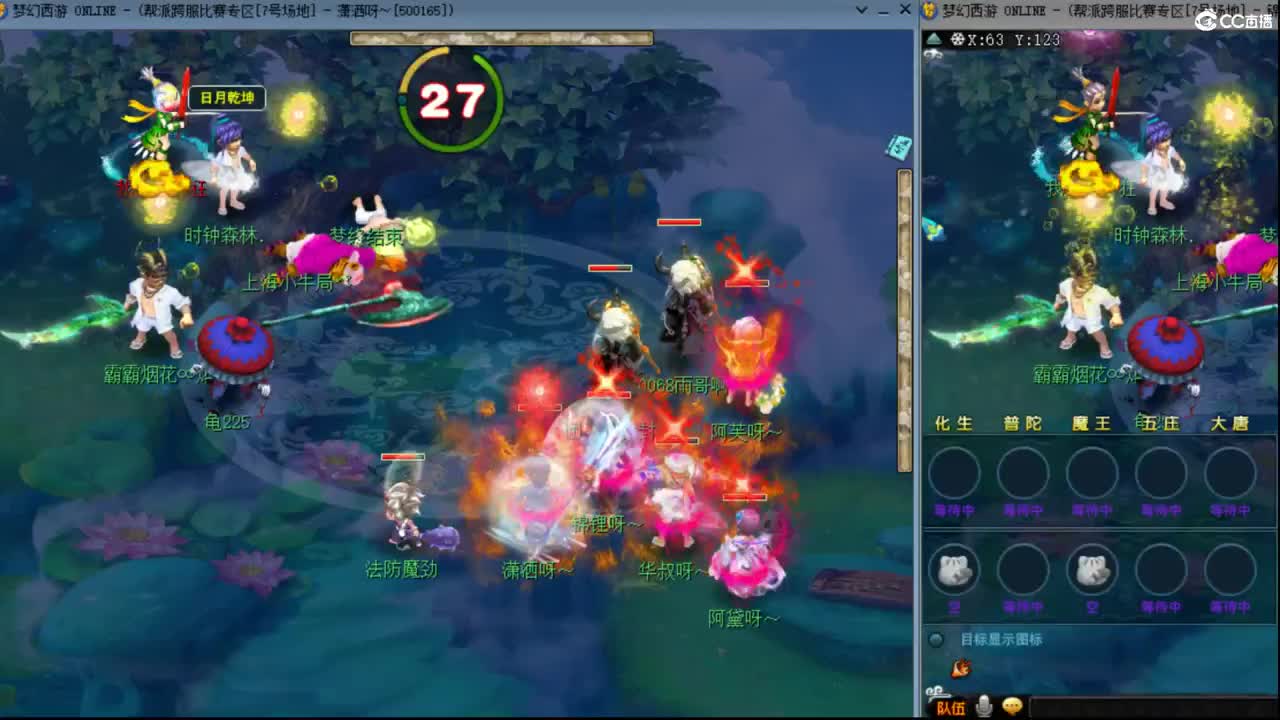The height and width of the screenshot is (720, 1280).
Task: Click the 27-second countdown ring
Action: (451, 97)
